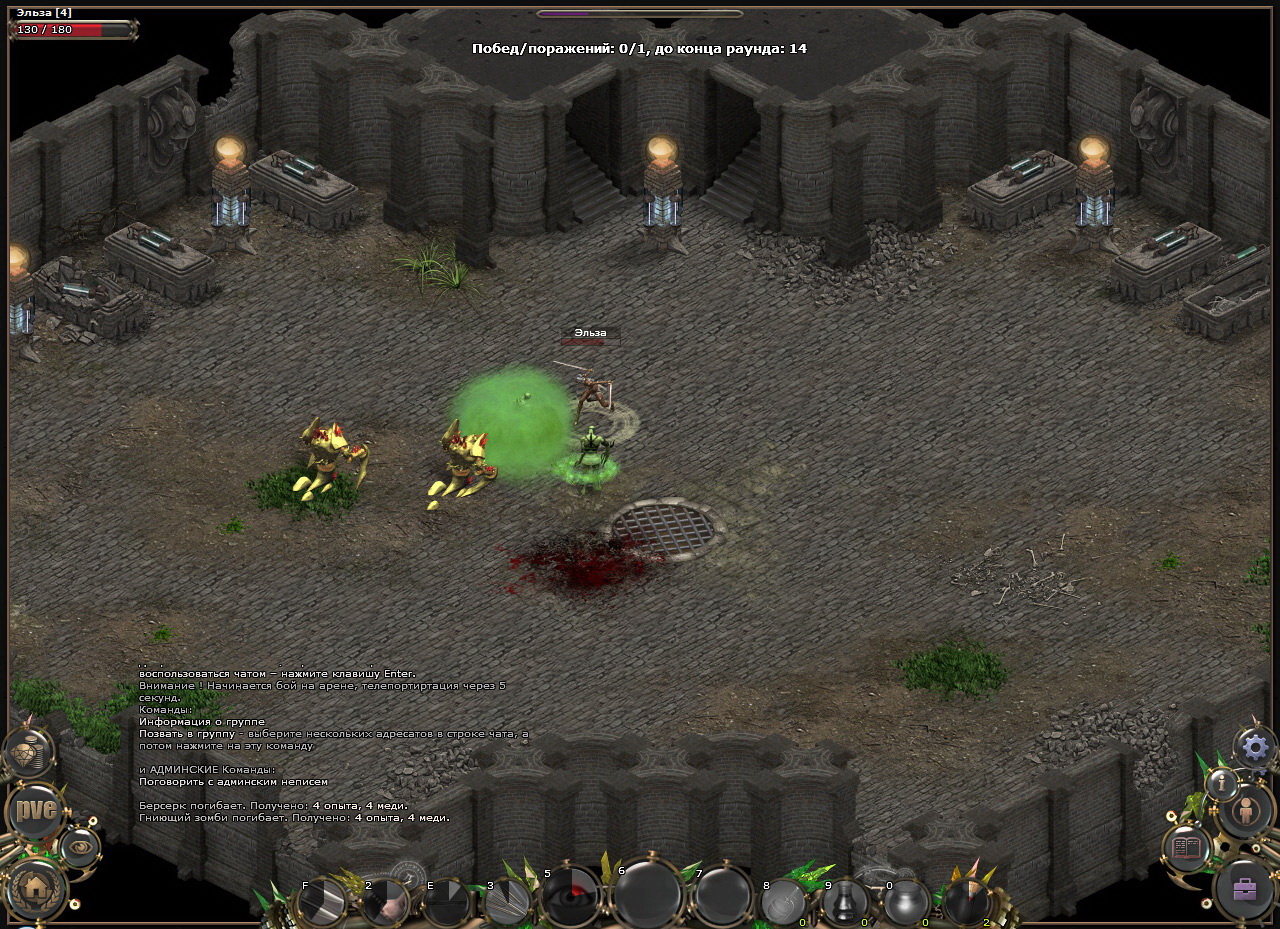Use the skill in hotbar slot F
1280x929 pixels.
coord(324,901)
